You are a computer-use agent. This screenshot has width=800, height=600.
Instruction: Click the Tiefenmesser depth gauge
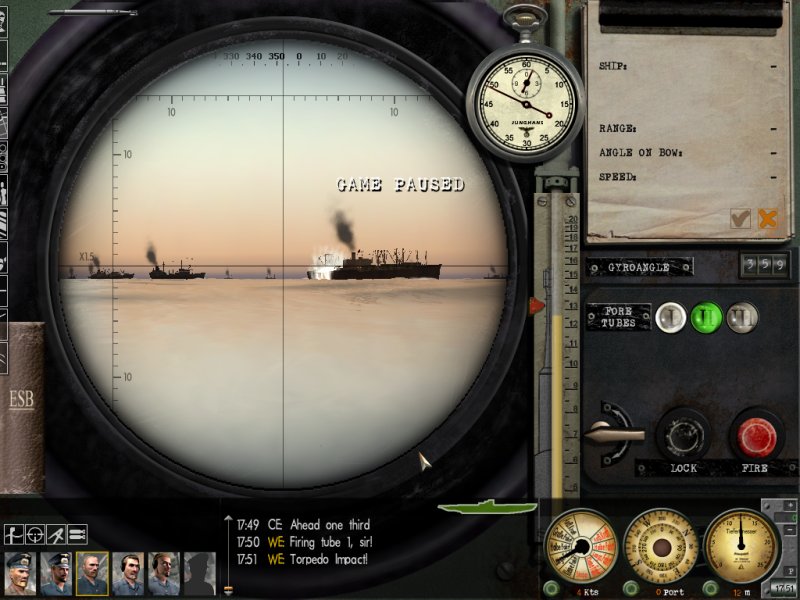741,546
